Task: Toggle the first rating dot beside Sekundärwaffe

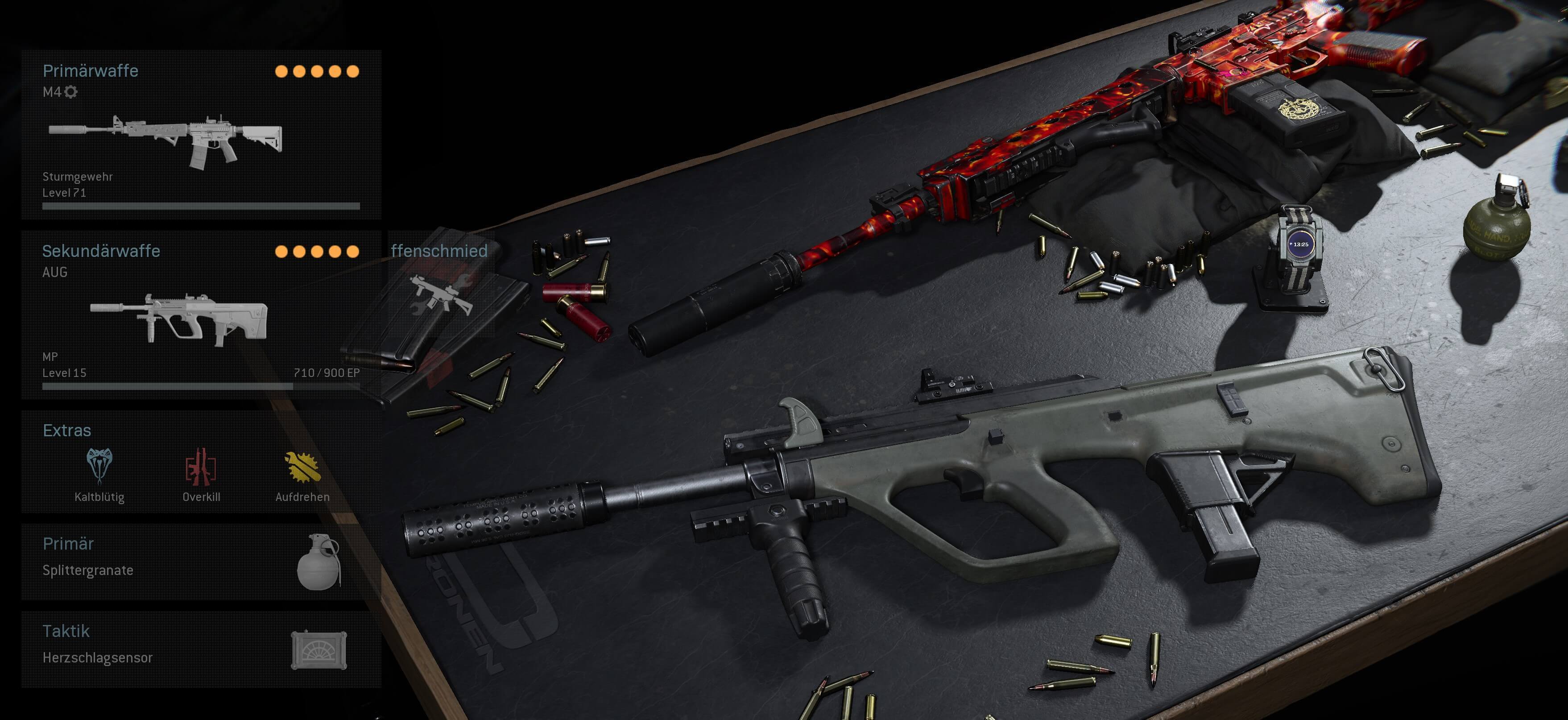Action: [x=281, y=251]
